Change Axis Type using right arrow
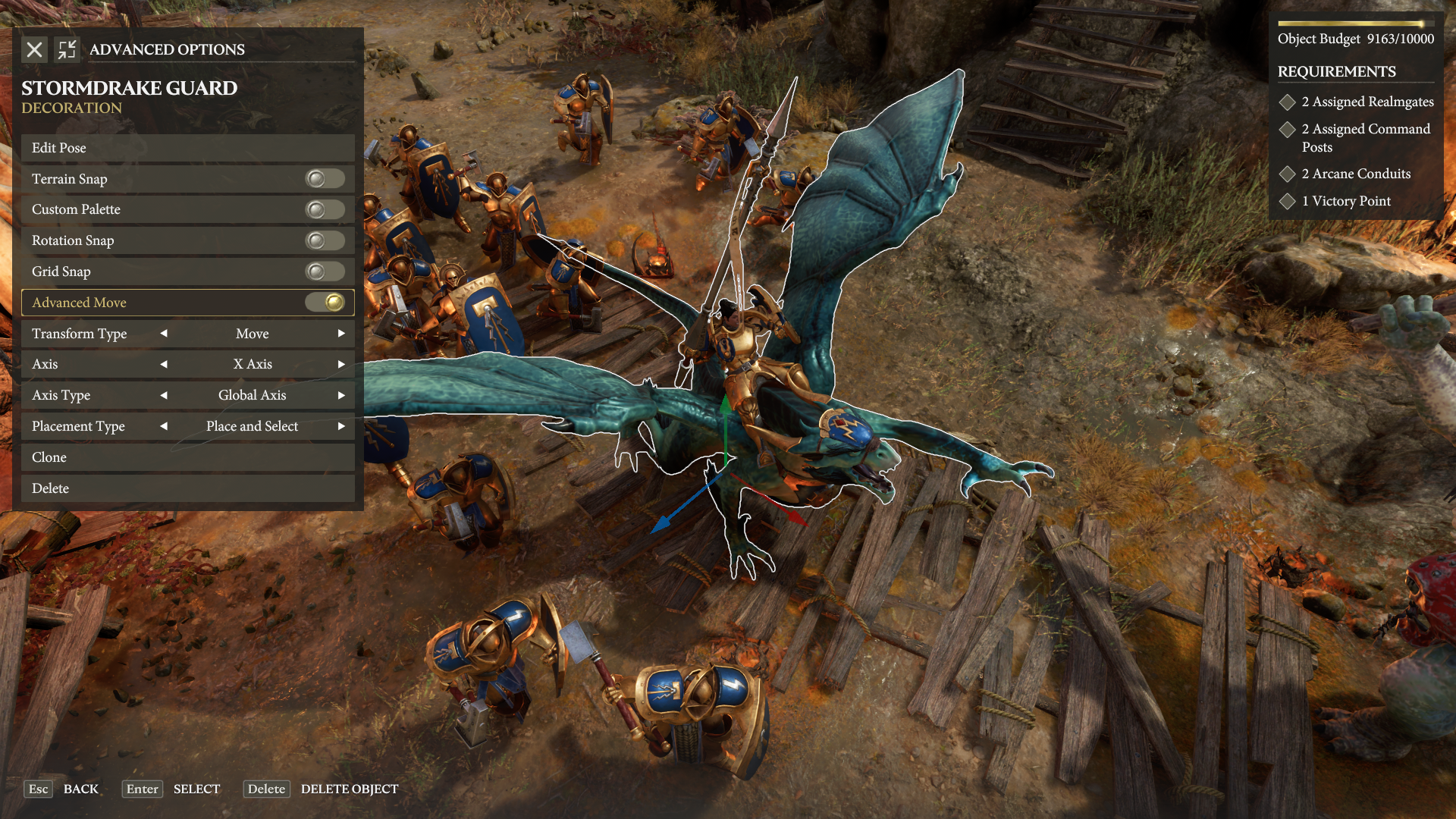Viewport: 1456px width, 819px height. click(341, 395)
